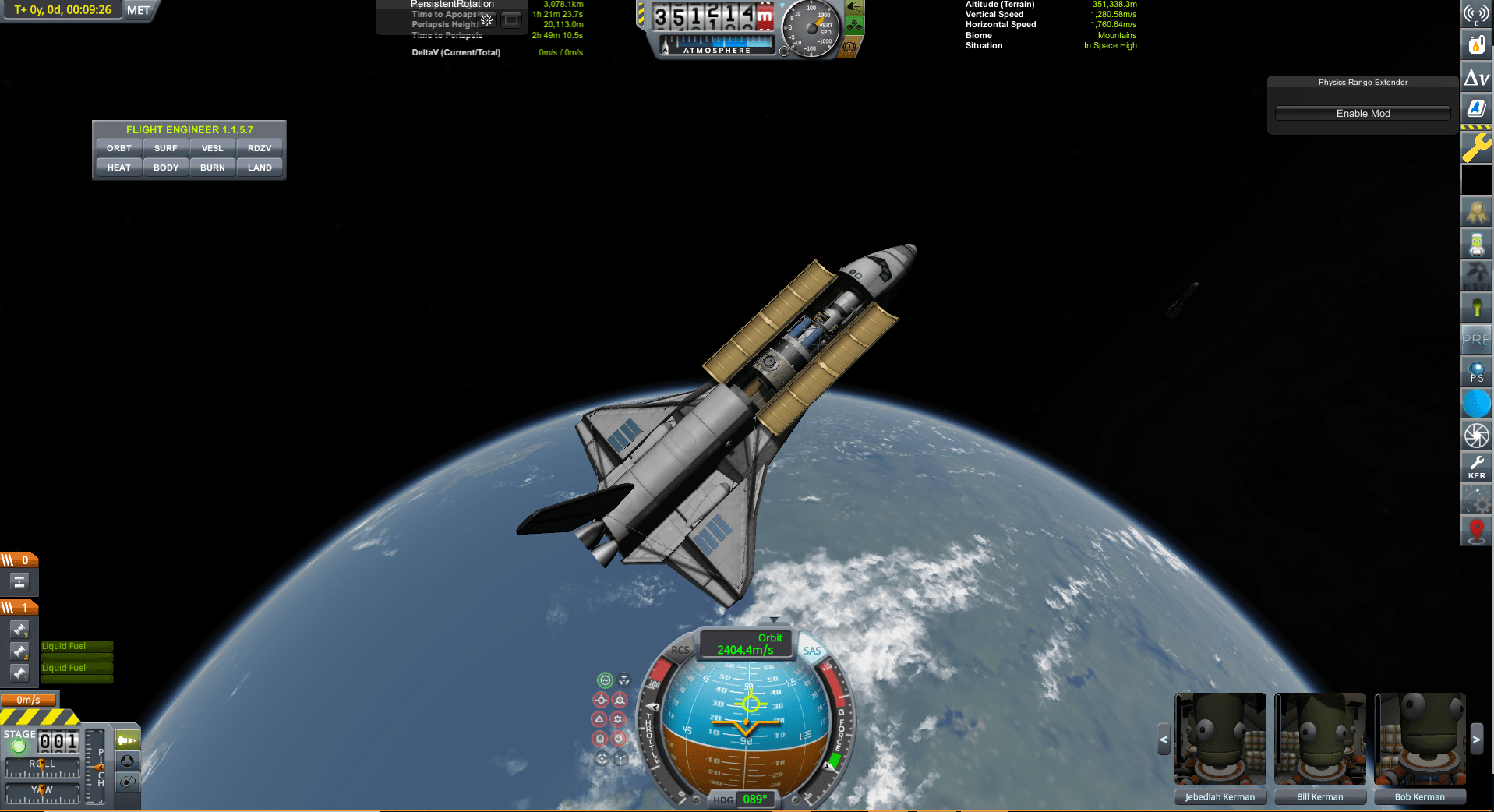Open the fuel canister icon in the sidebar
1494x812 pixels.
tap(1476, 44)
